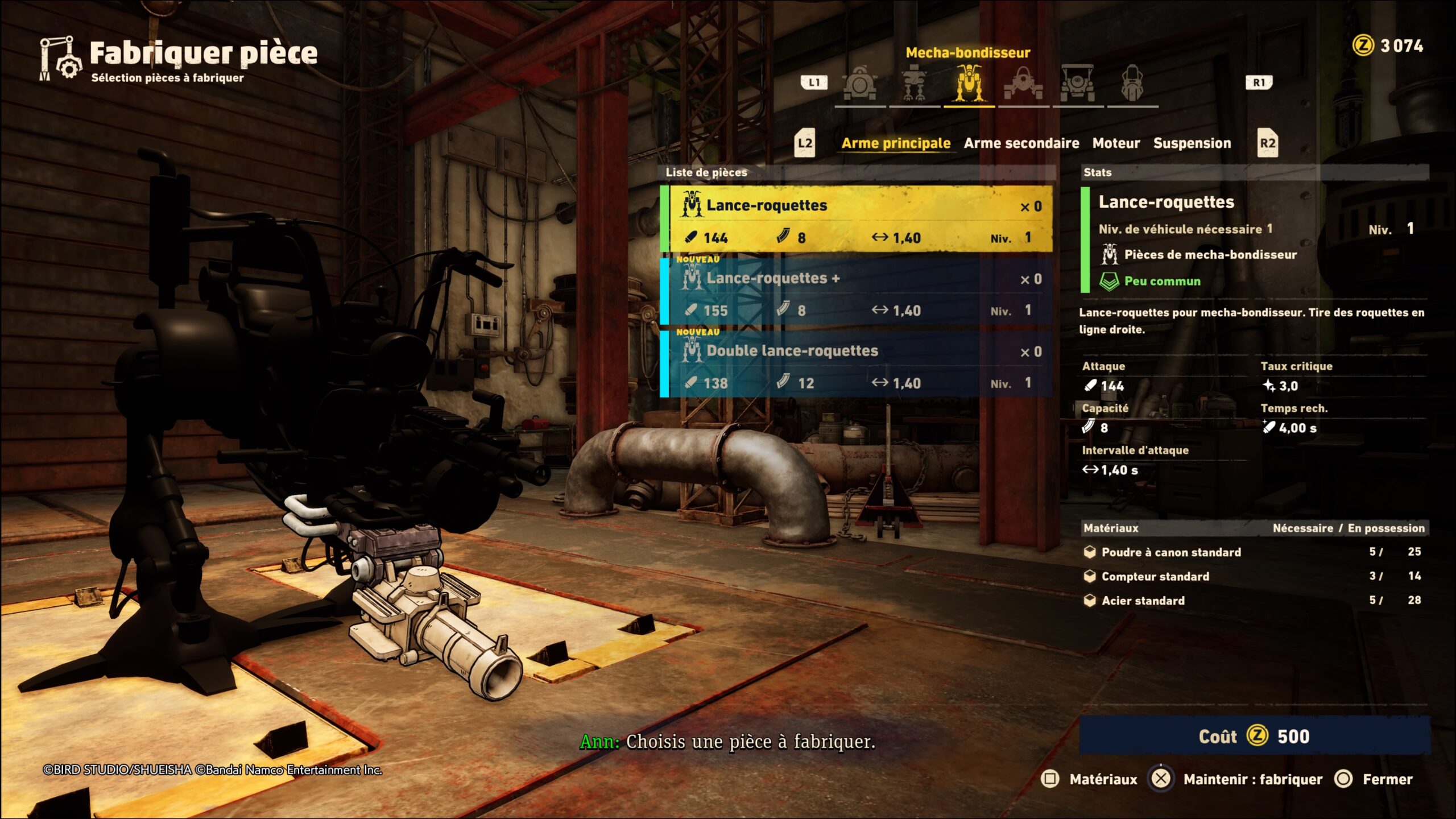Switch to the tank vehicle icon
Image resolution: width=1456 pixels, height=819 pixels.
(x=859, y=84)
